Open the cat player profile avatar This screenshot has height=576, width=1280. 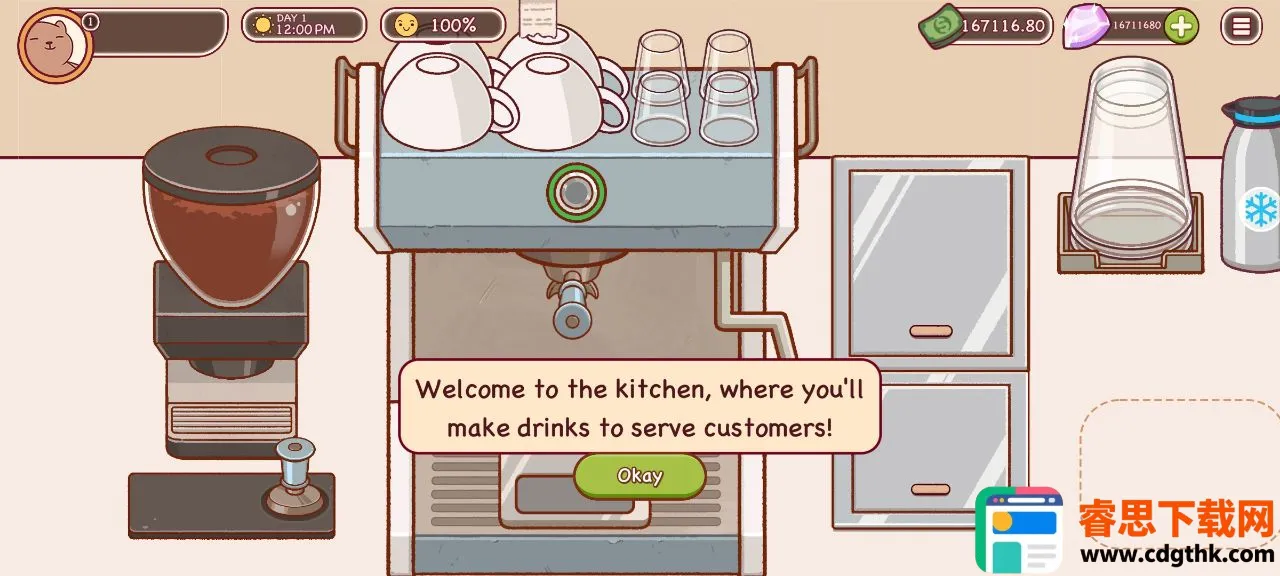click(55, 45)
